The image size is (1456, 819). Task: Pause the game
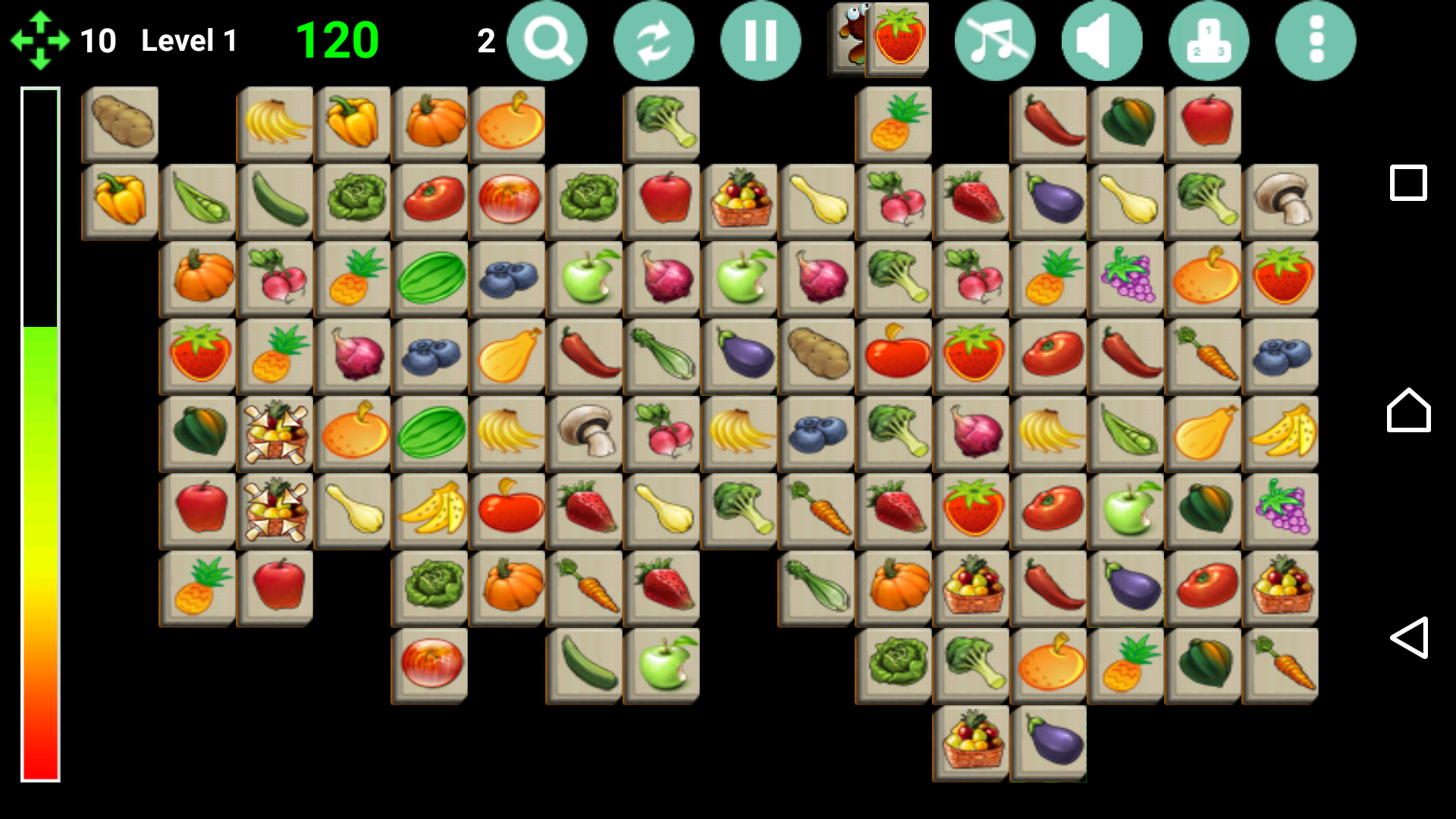coord(761,42)
